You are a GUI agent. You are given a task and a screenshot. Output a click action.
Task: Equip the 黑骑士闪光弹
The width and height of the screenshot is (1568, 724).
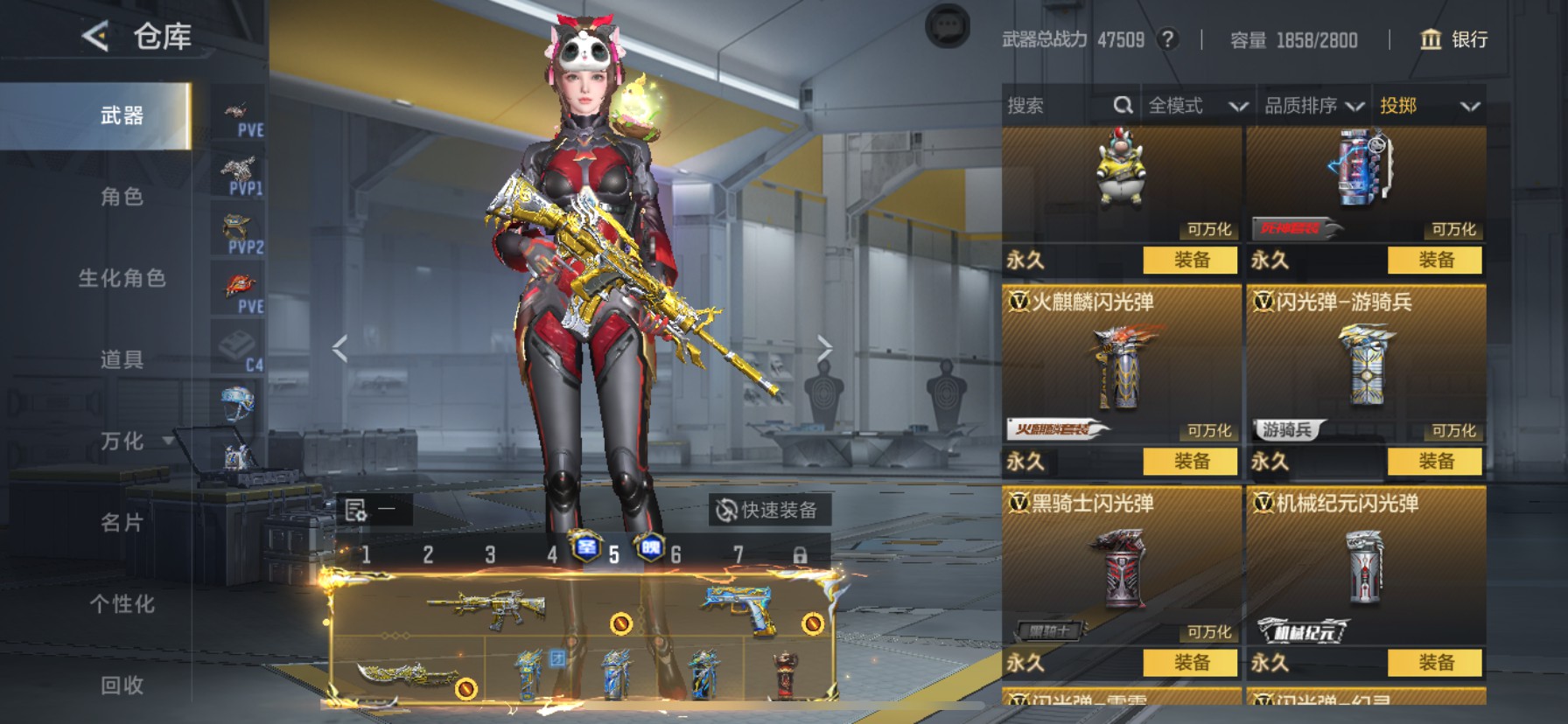click(1191, 662)
